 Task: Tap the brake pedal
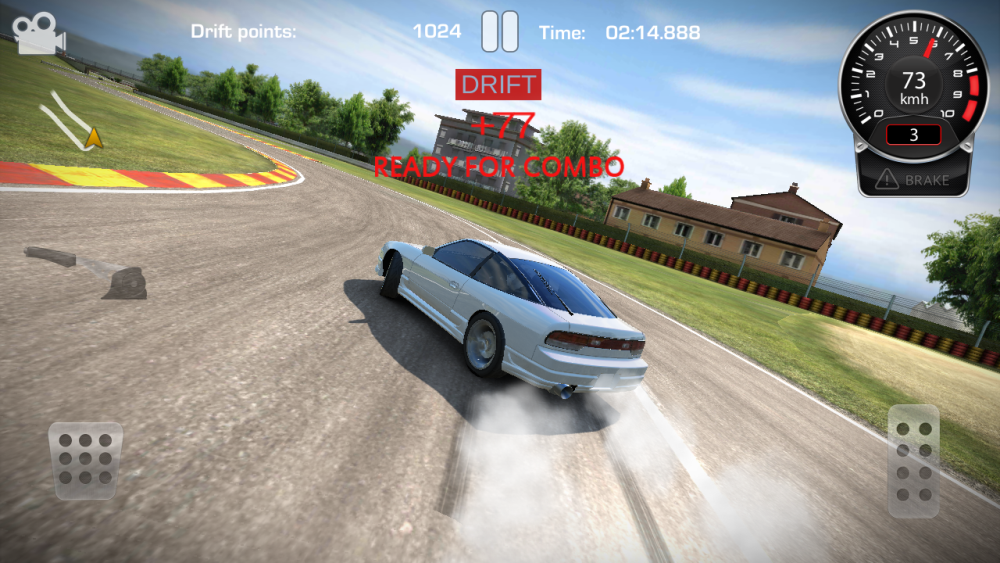coord(86,460)
